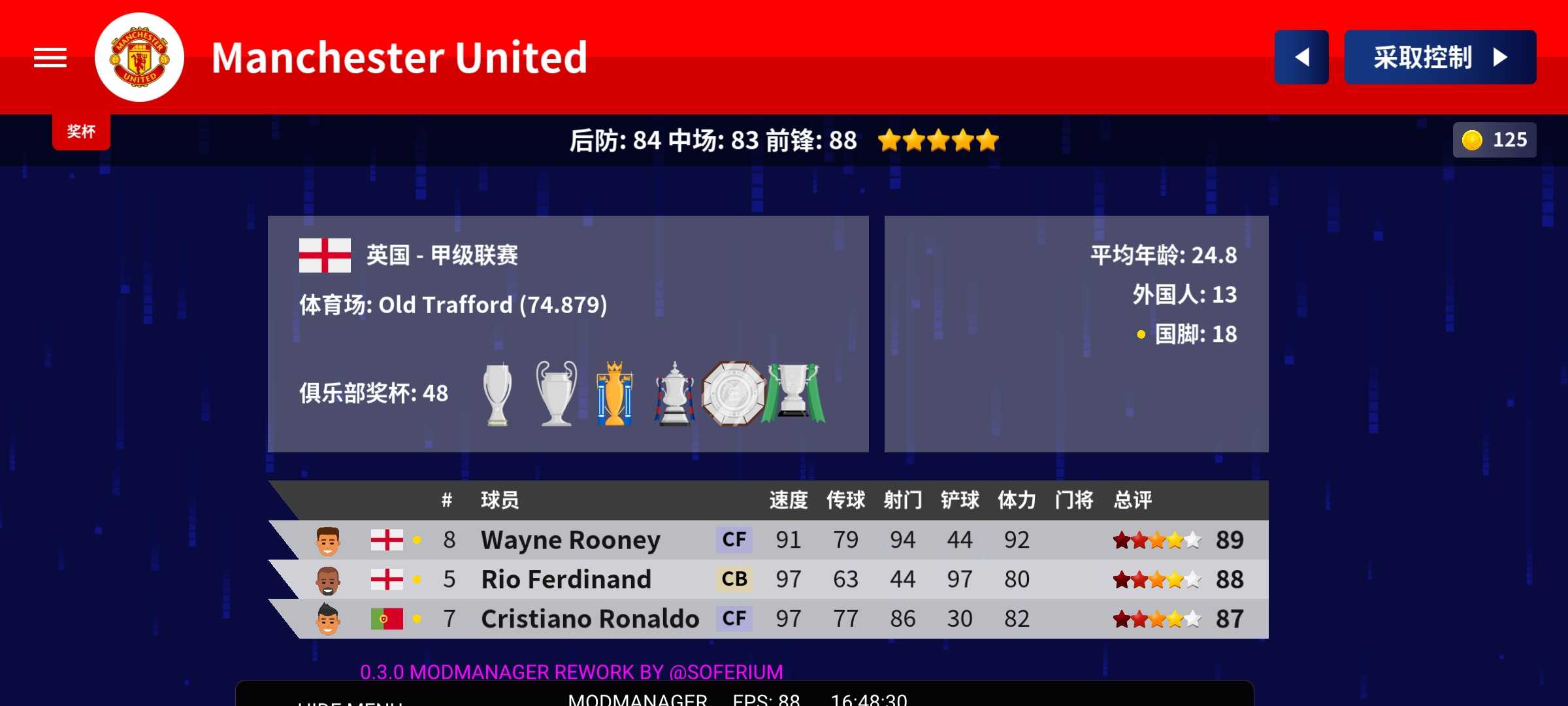Open the hamburger menu
Image resolution: width=1568 pixels, height=706 pixels.
50,58
